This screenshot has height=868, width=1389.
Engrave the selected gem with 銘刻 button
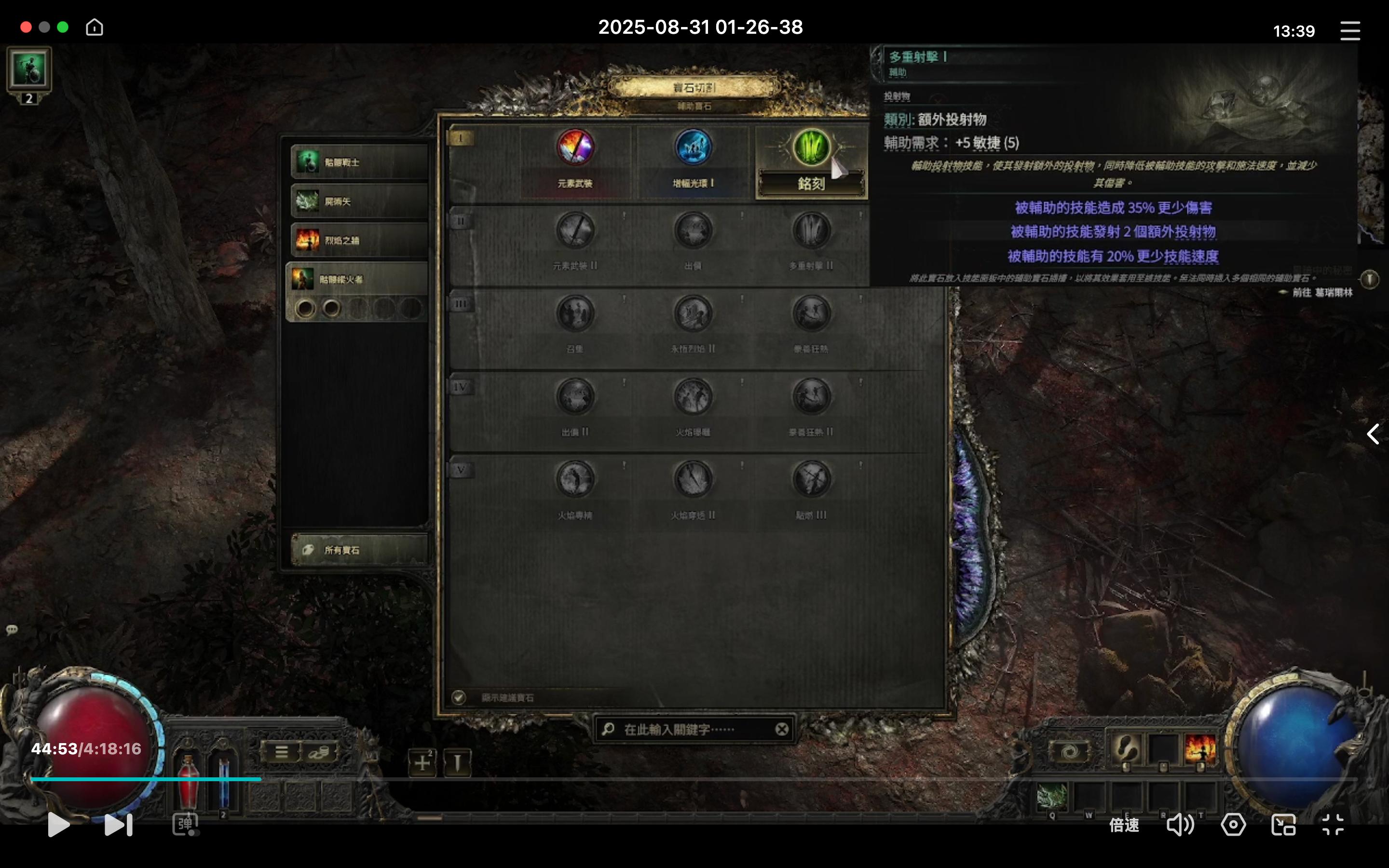tap(811, 184)
